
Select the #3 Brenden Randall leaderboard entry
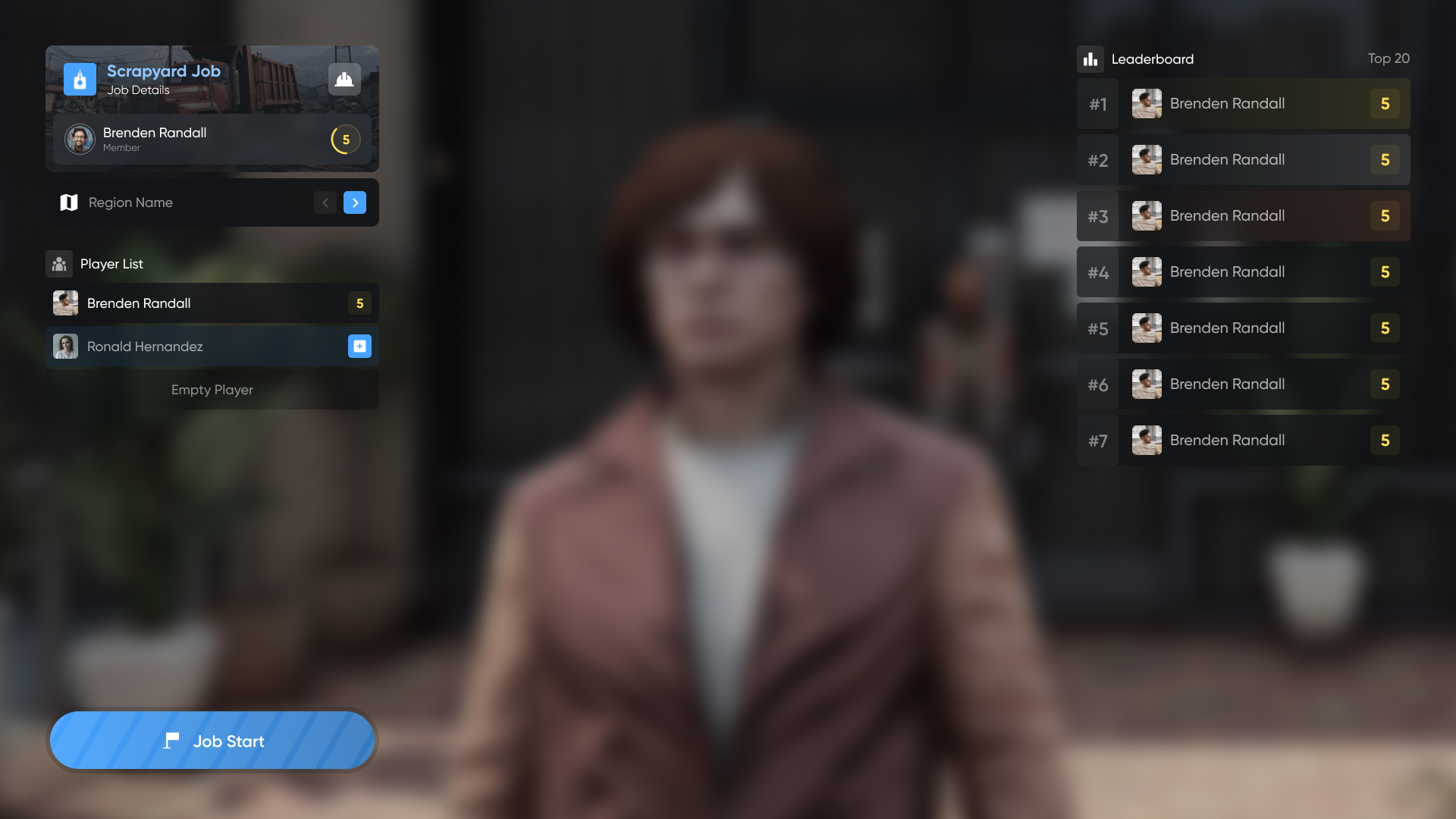1244,215
